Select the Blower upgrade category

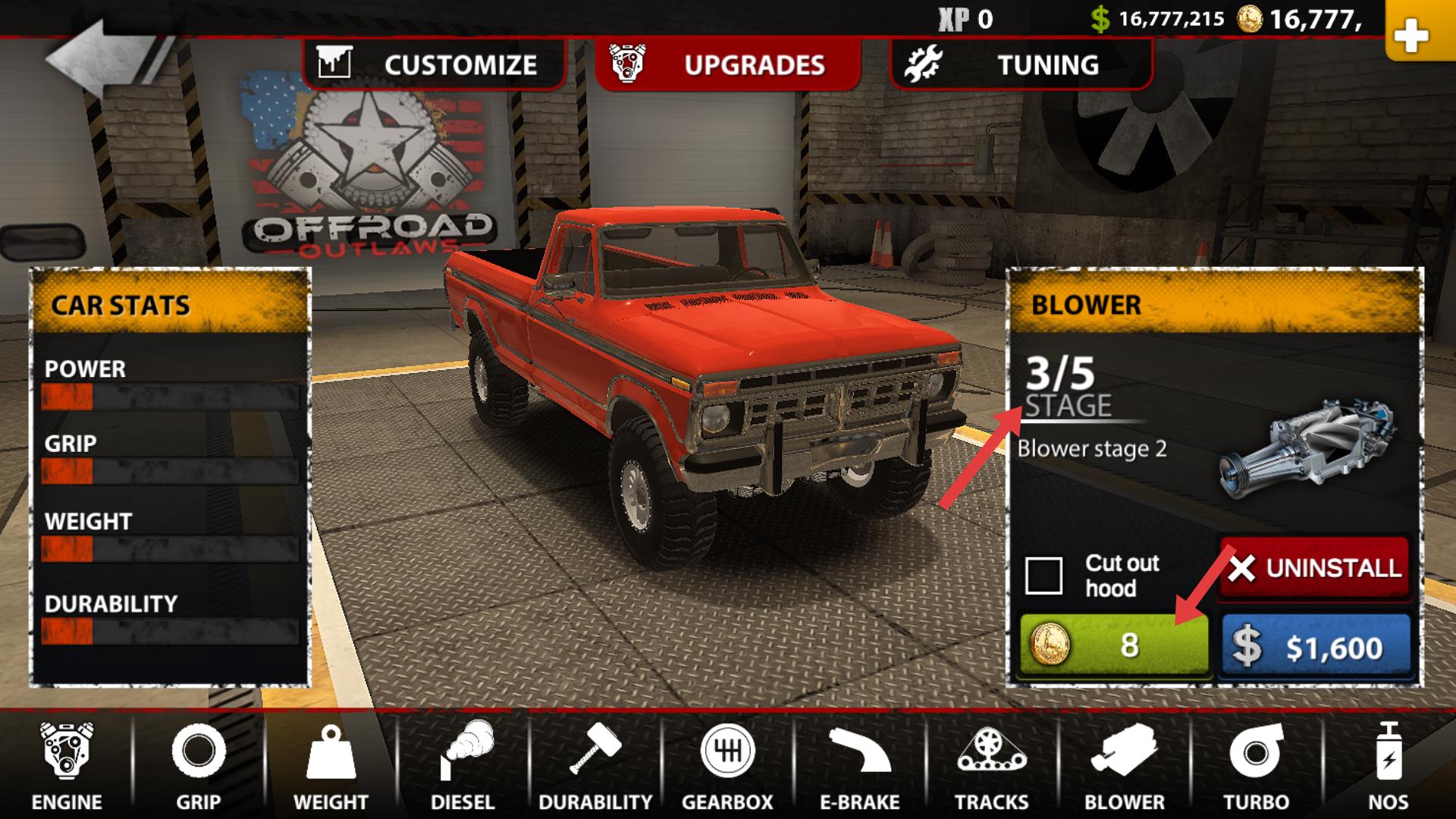(1124, 766)
